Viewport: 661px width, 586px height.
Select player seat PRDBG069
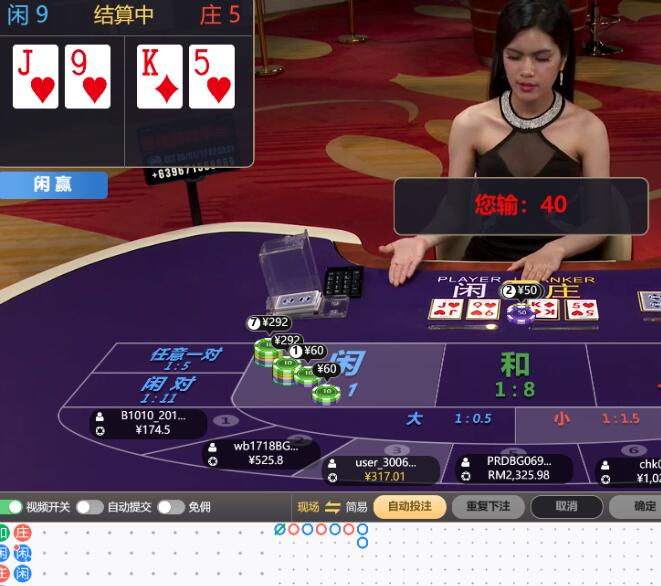513,468
